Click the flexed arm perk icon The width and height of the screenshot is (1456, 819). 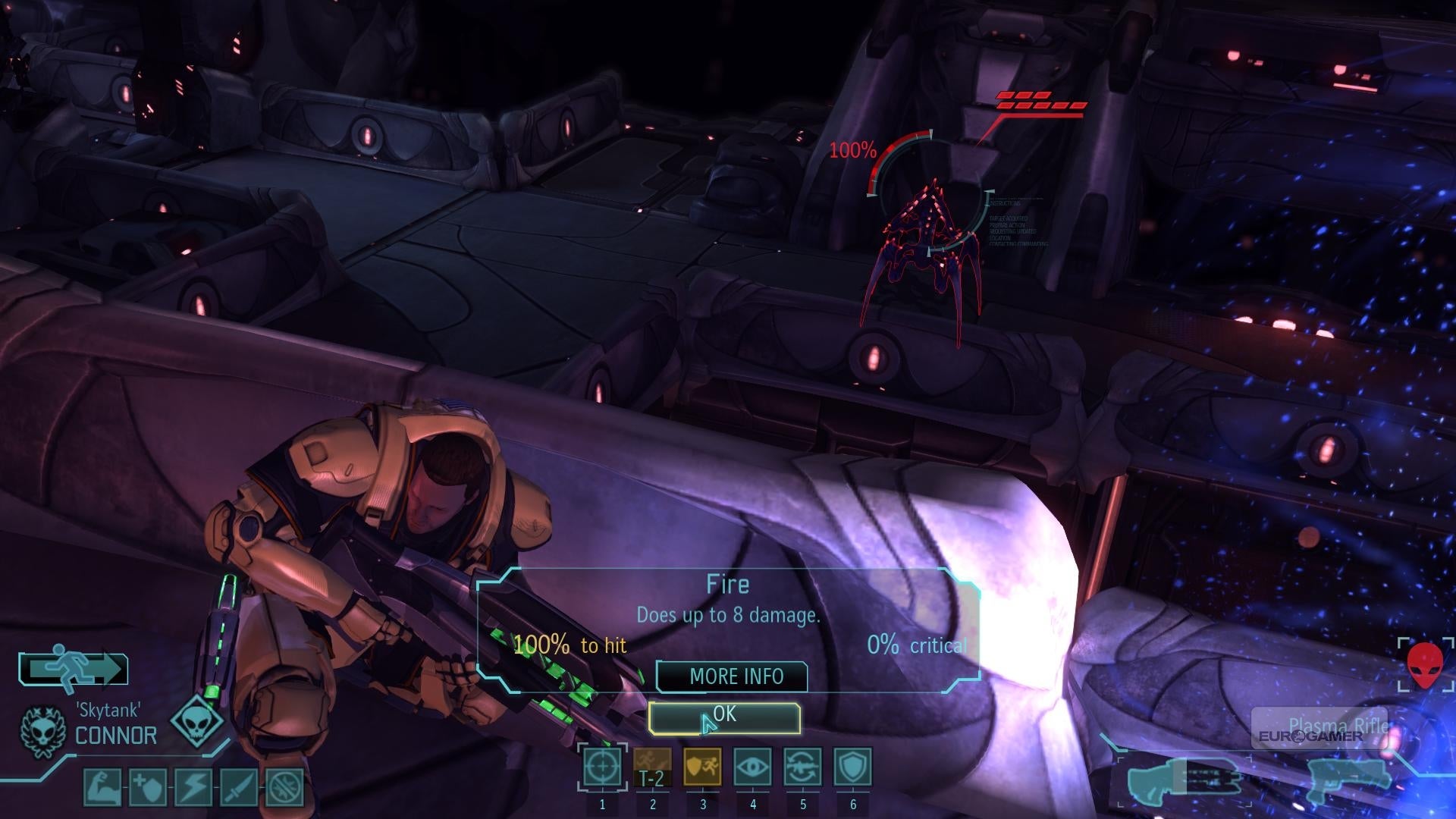[102, 787]
